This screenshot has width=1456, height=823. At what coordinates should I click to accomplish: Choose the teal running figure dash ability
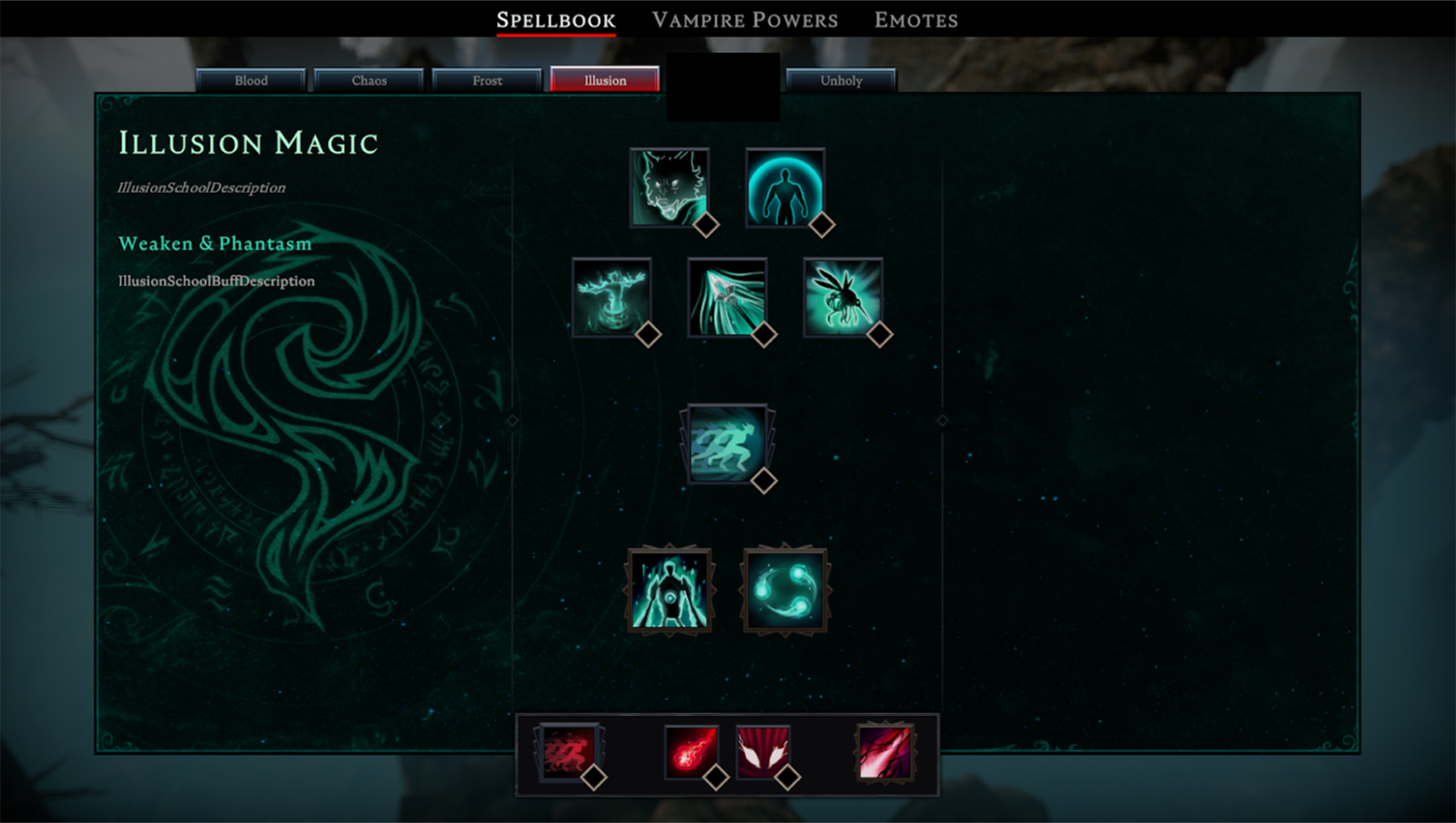coord(727,443)
